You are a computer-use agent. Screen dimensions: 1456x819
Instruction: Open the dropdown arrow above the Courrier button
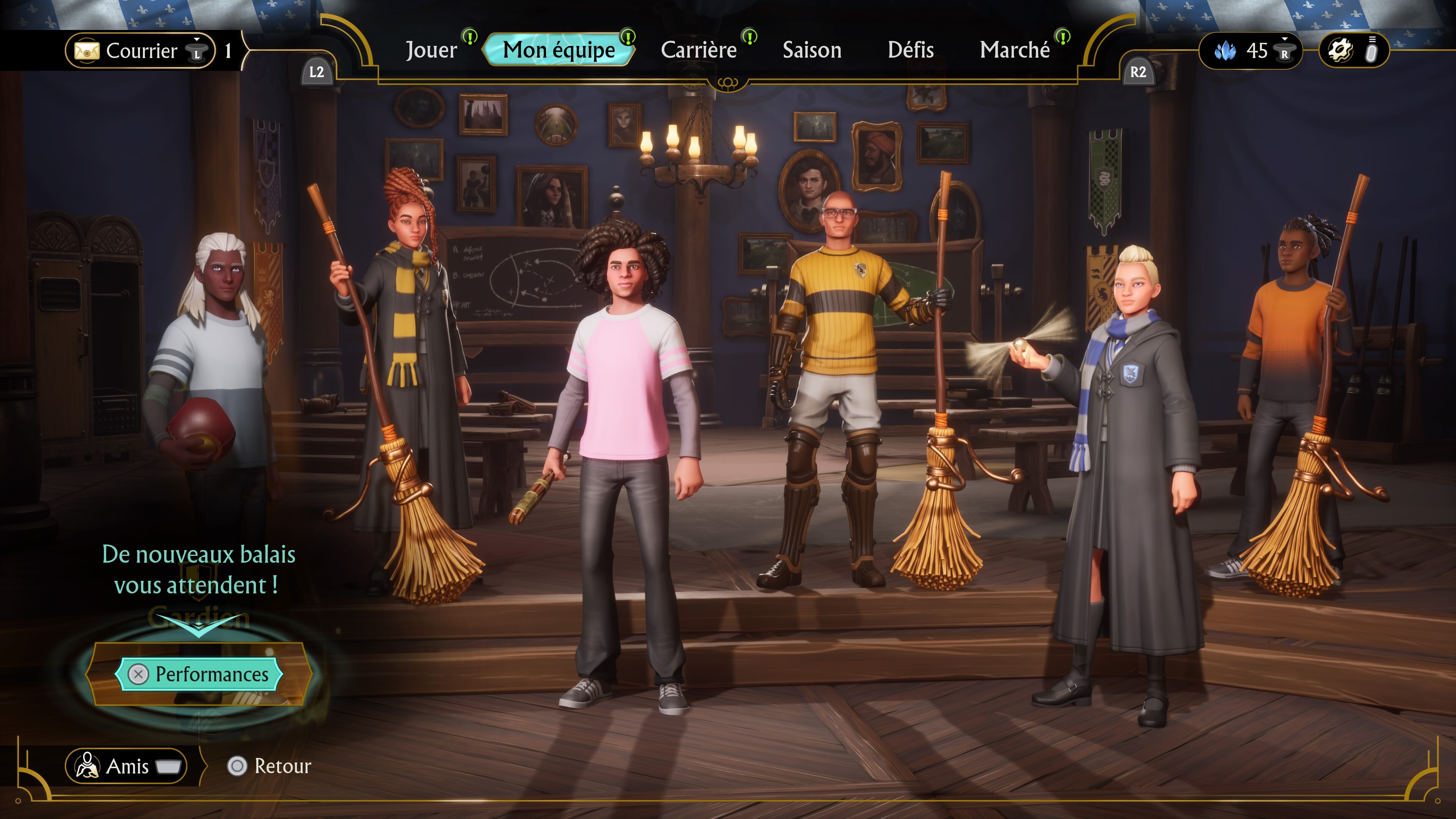197,39
